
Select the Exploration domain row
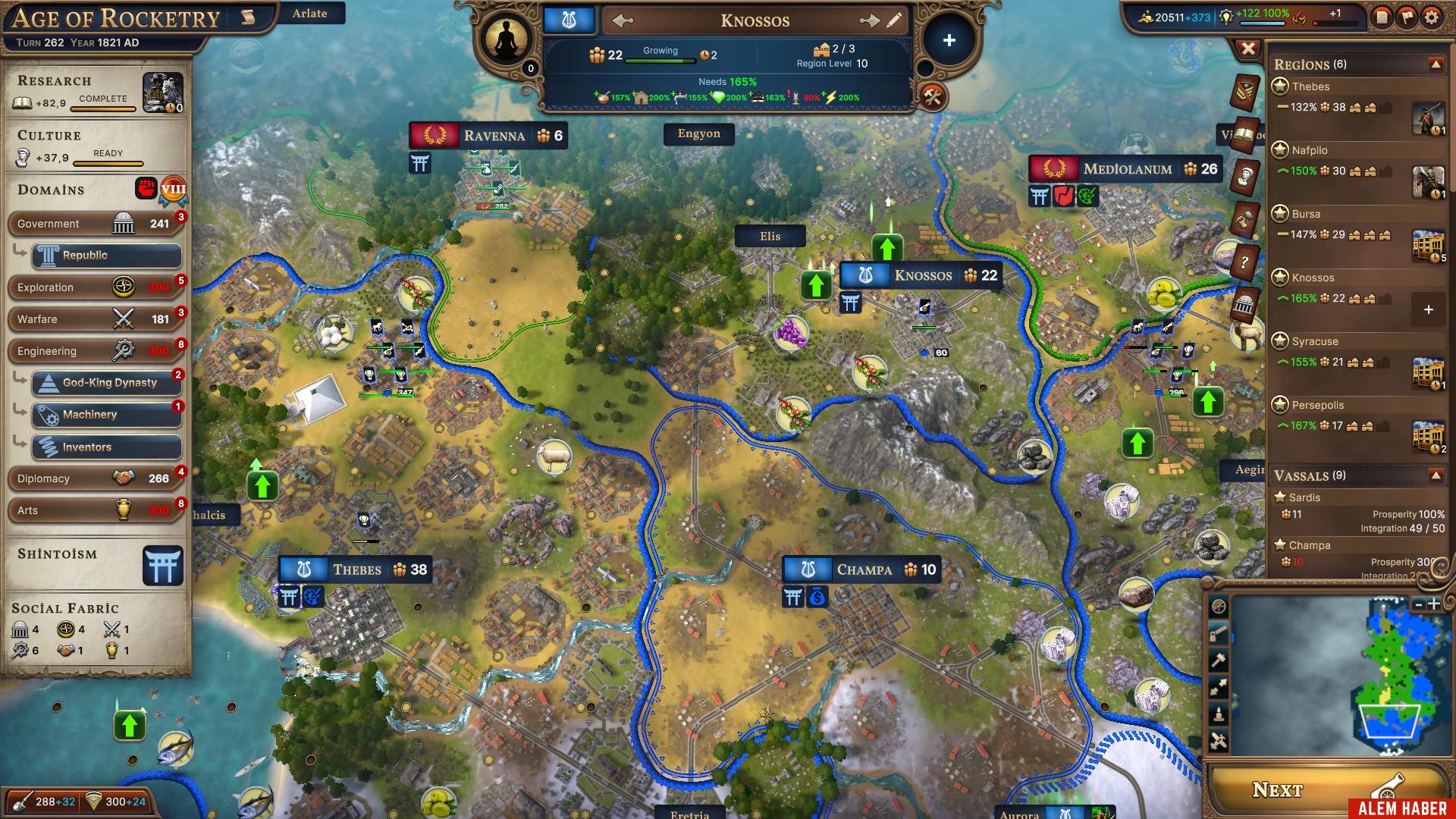pyautogui.click(x=93, y=287)
